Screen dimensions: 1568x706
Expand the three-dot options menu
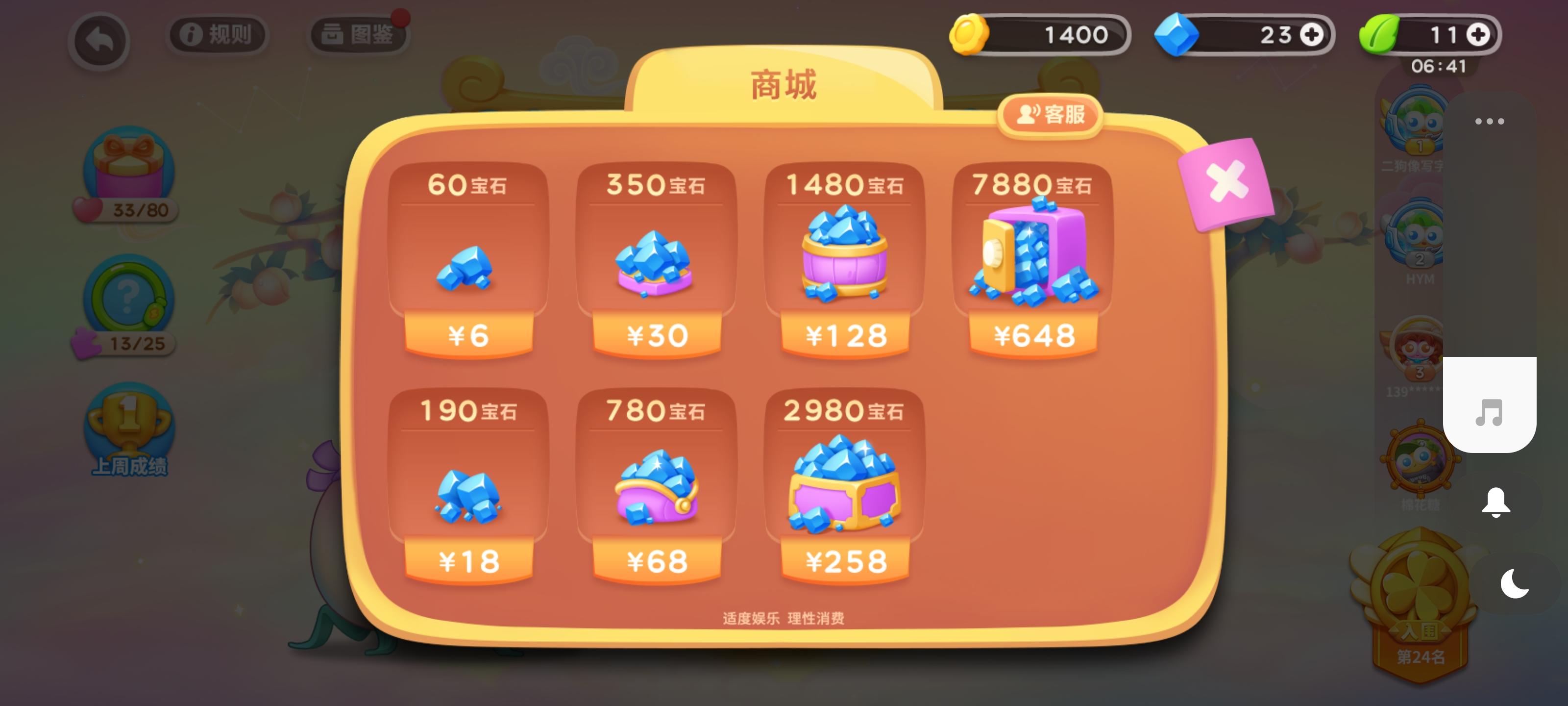click(1489, 122)
